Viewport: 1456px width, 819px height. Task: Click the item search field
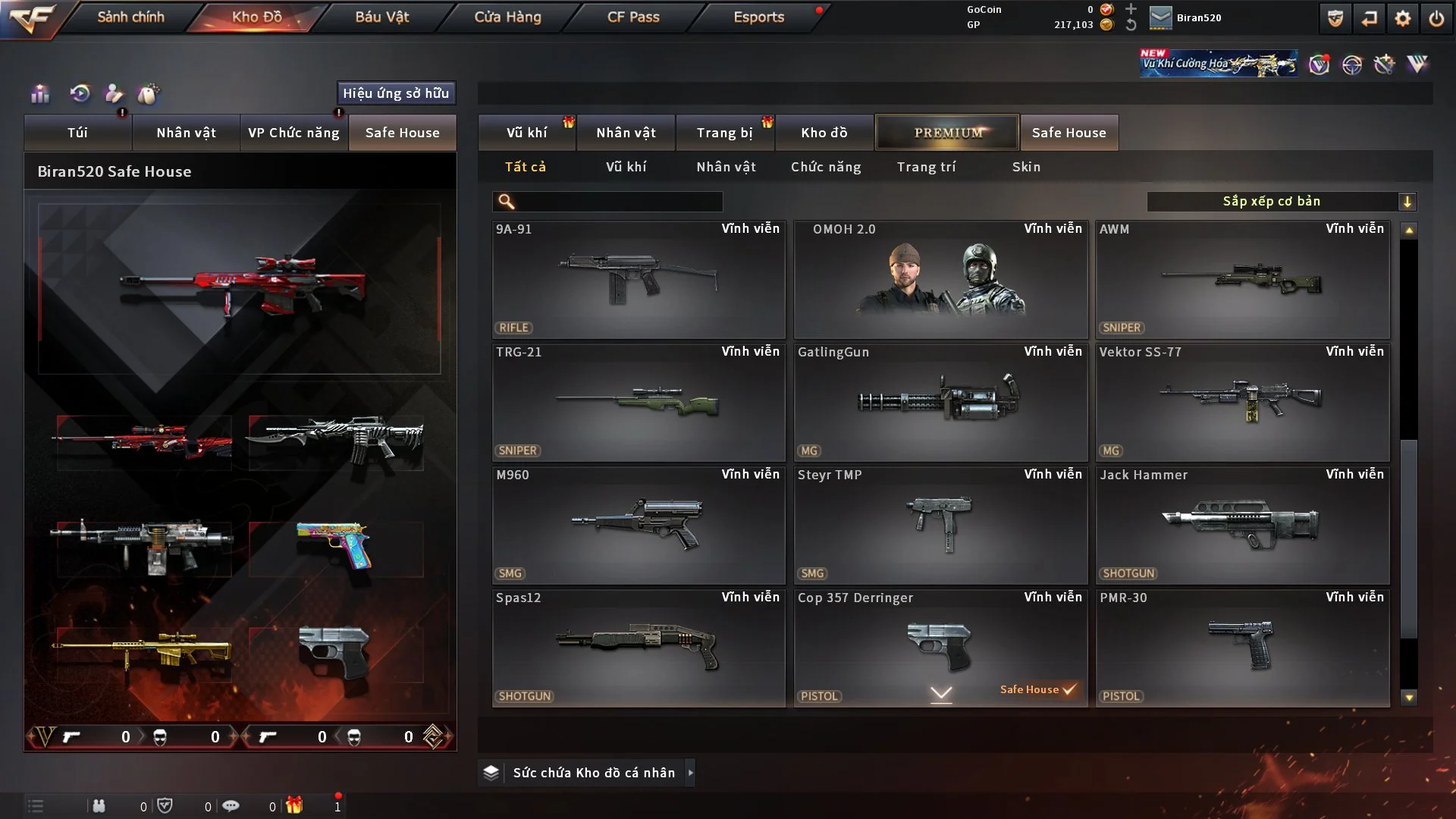(618, 202)
